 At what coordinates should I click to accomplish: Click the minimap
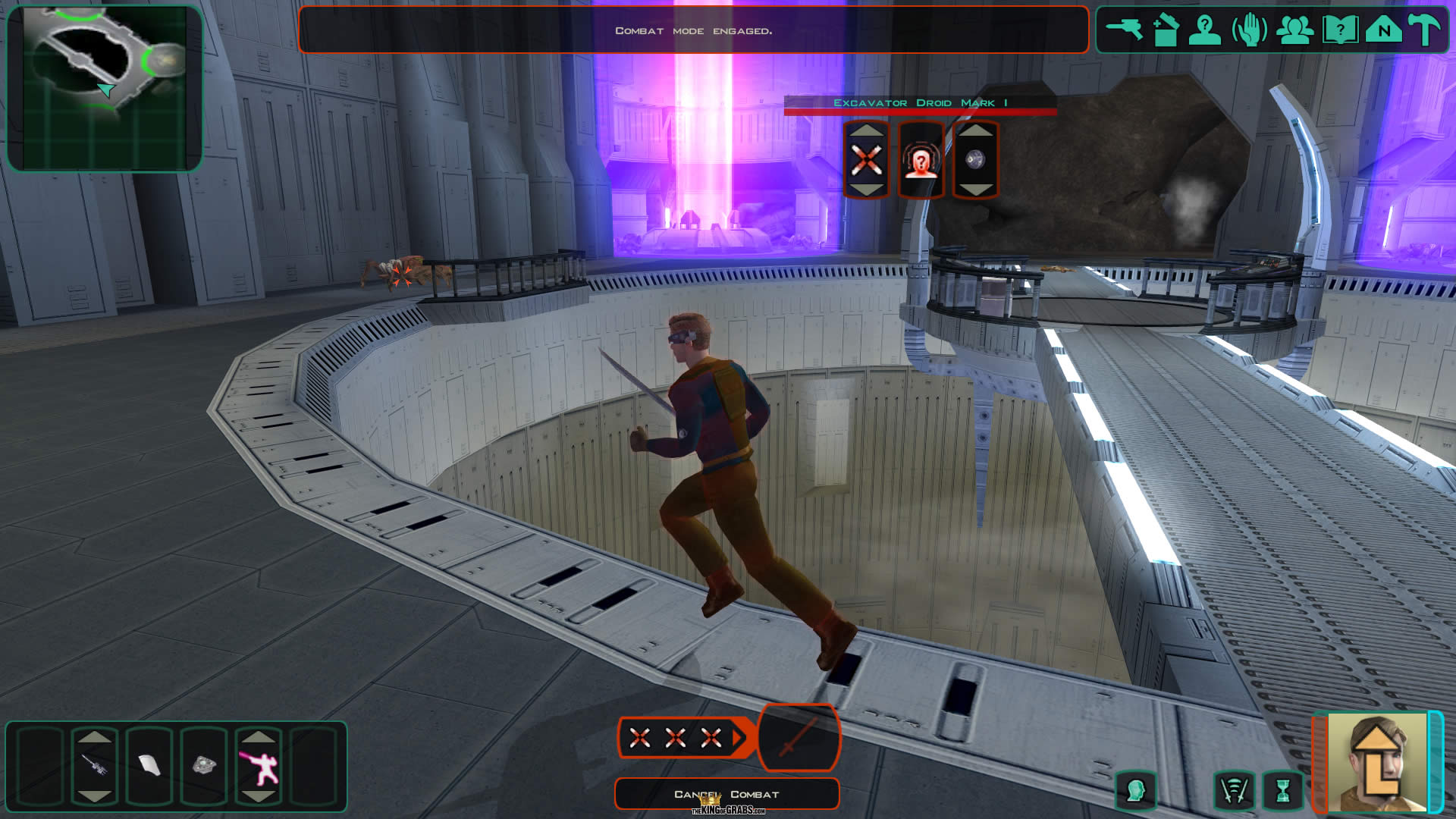105,89
